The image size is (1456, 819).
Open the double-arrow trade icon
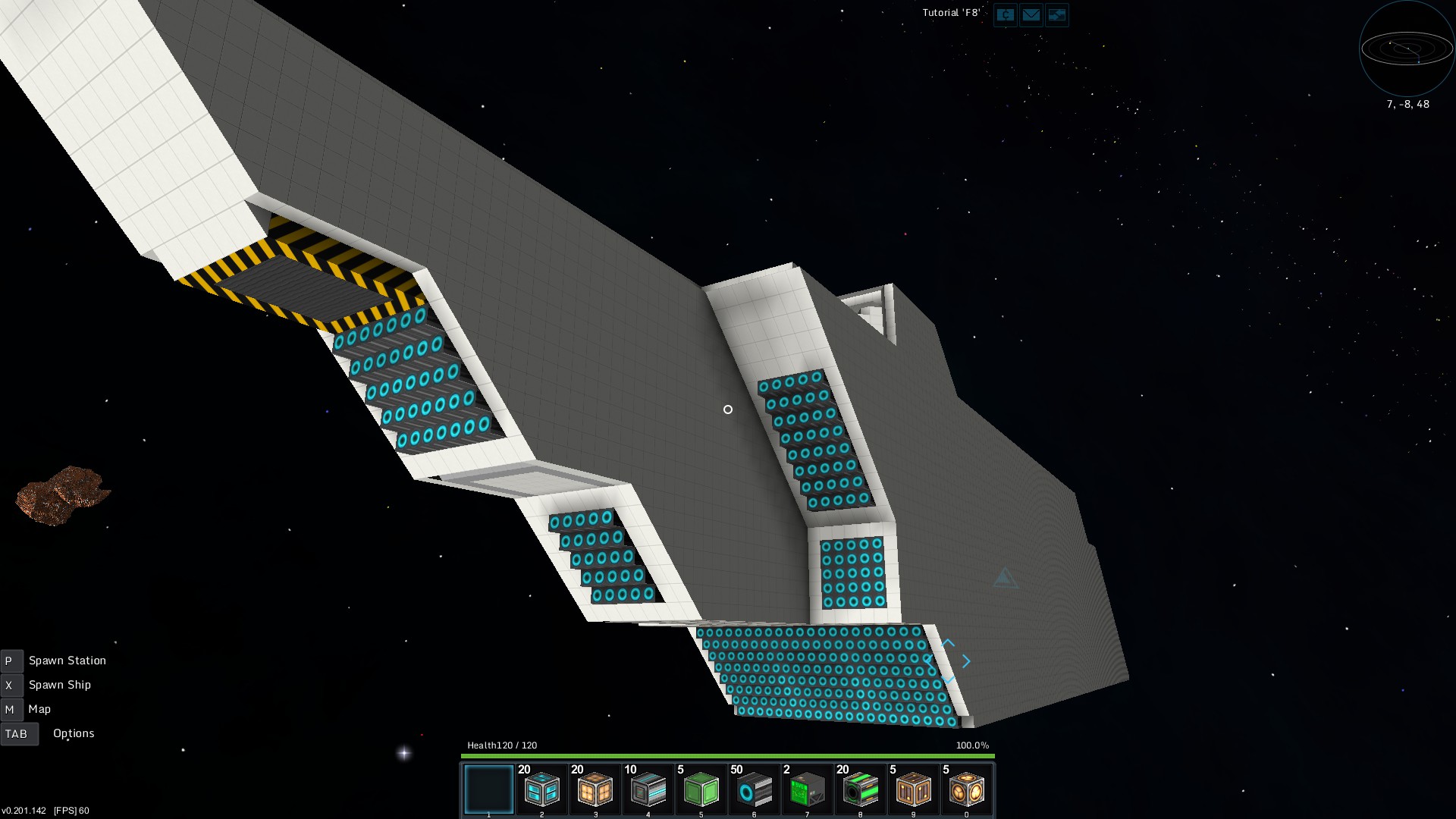click(x=1056, y=14)
